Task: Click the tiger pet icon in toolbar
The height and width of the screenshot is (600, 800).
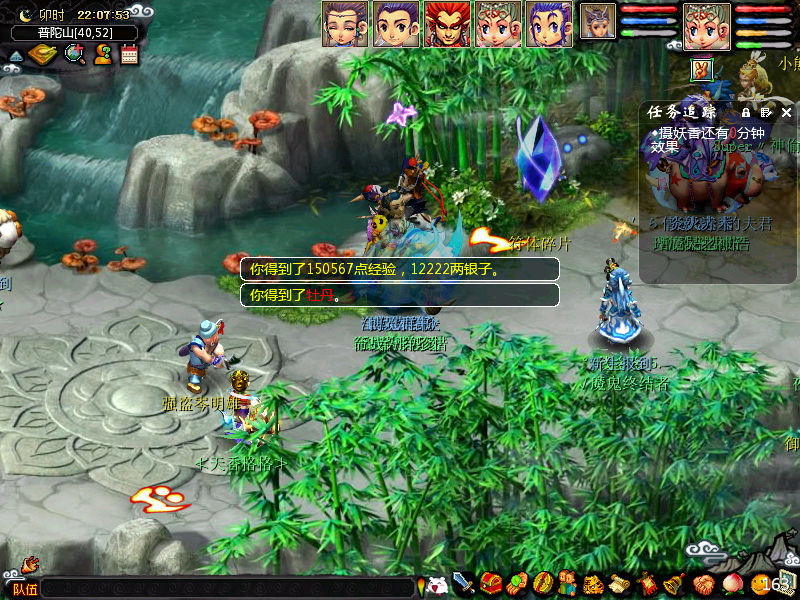Action: point(593,583)
